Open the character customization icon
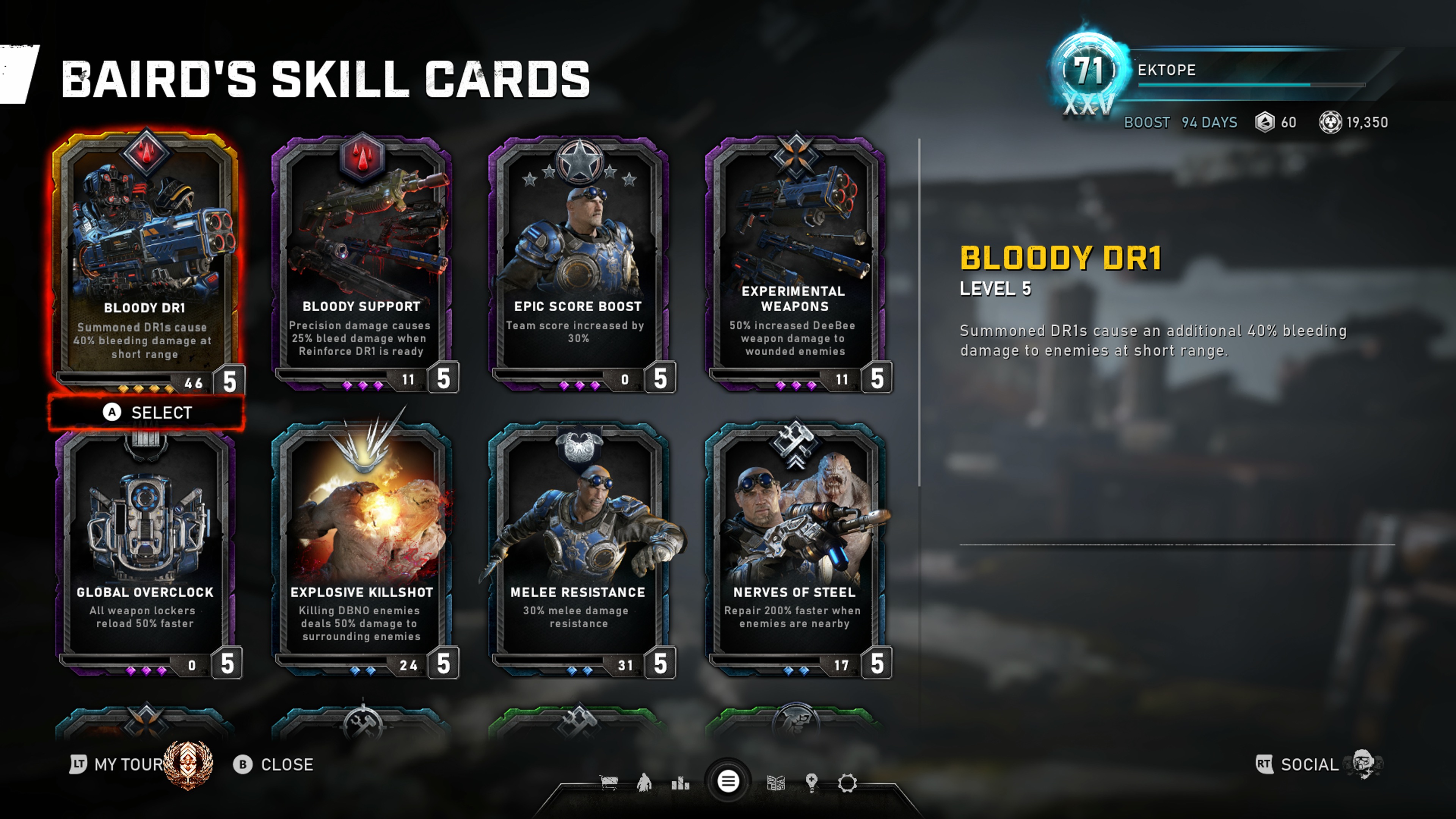The height and width of the screenshot is (819, 1456). tap(644, 783)
